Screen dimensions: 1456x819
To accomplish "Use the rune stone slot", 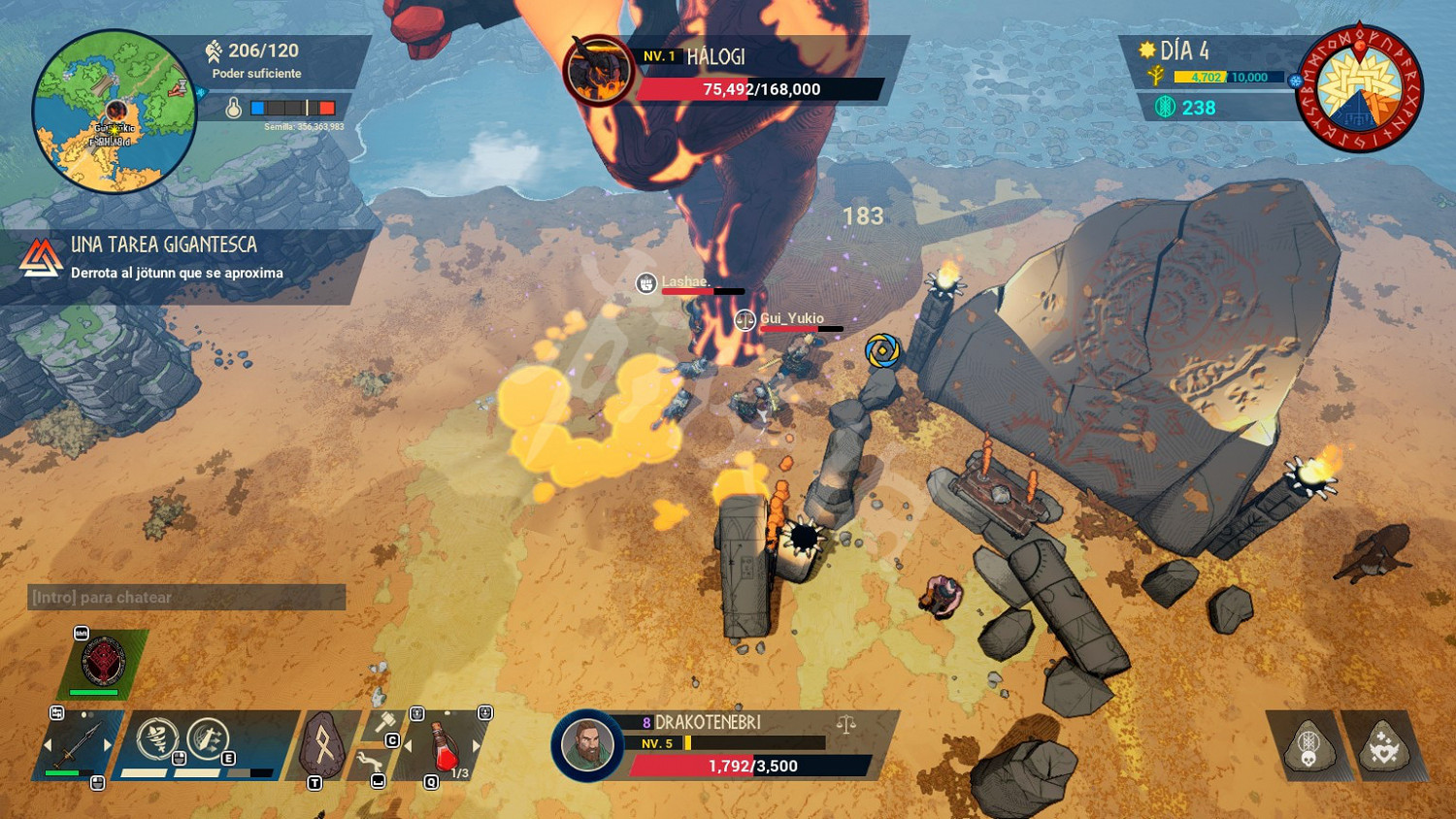I will (323, 745).
